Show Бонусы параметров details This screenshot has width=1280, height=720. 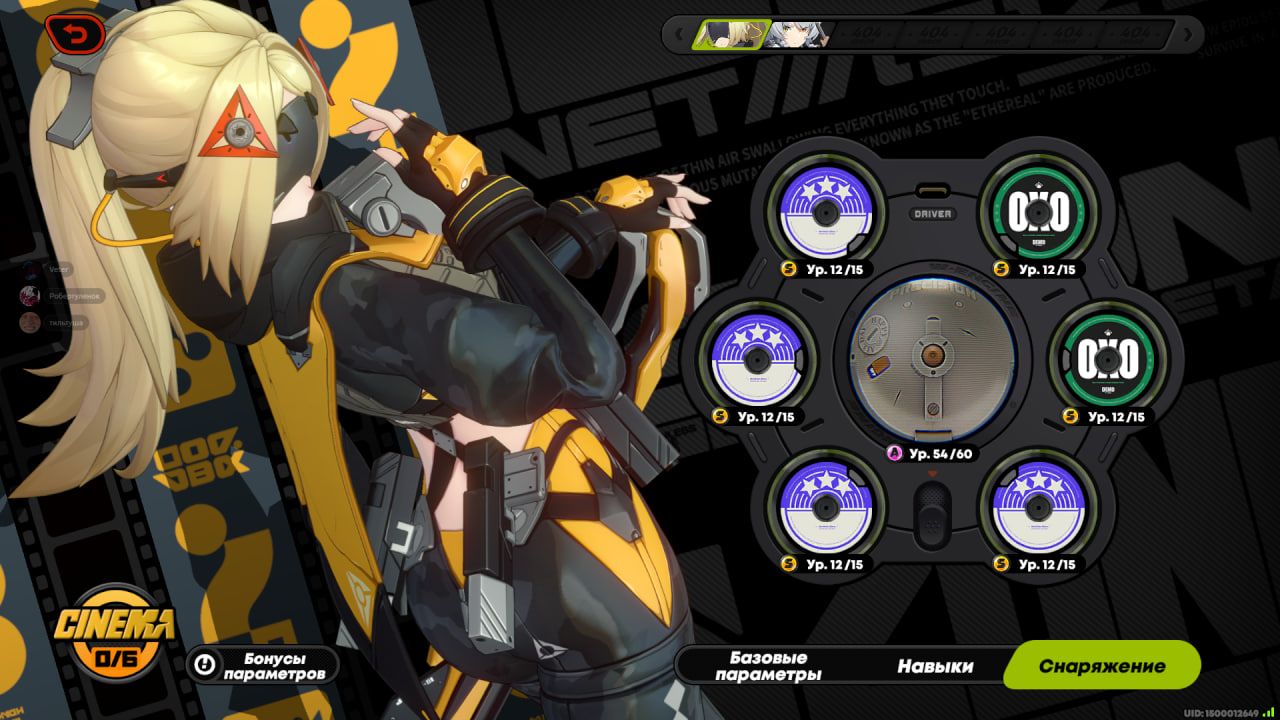262,666
